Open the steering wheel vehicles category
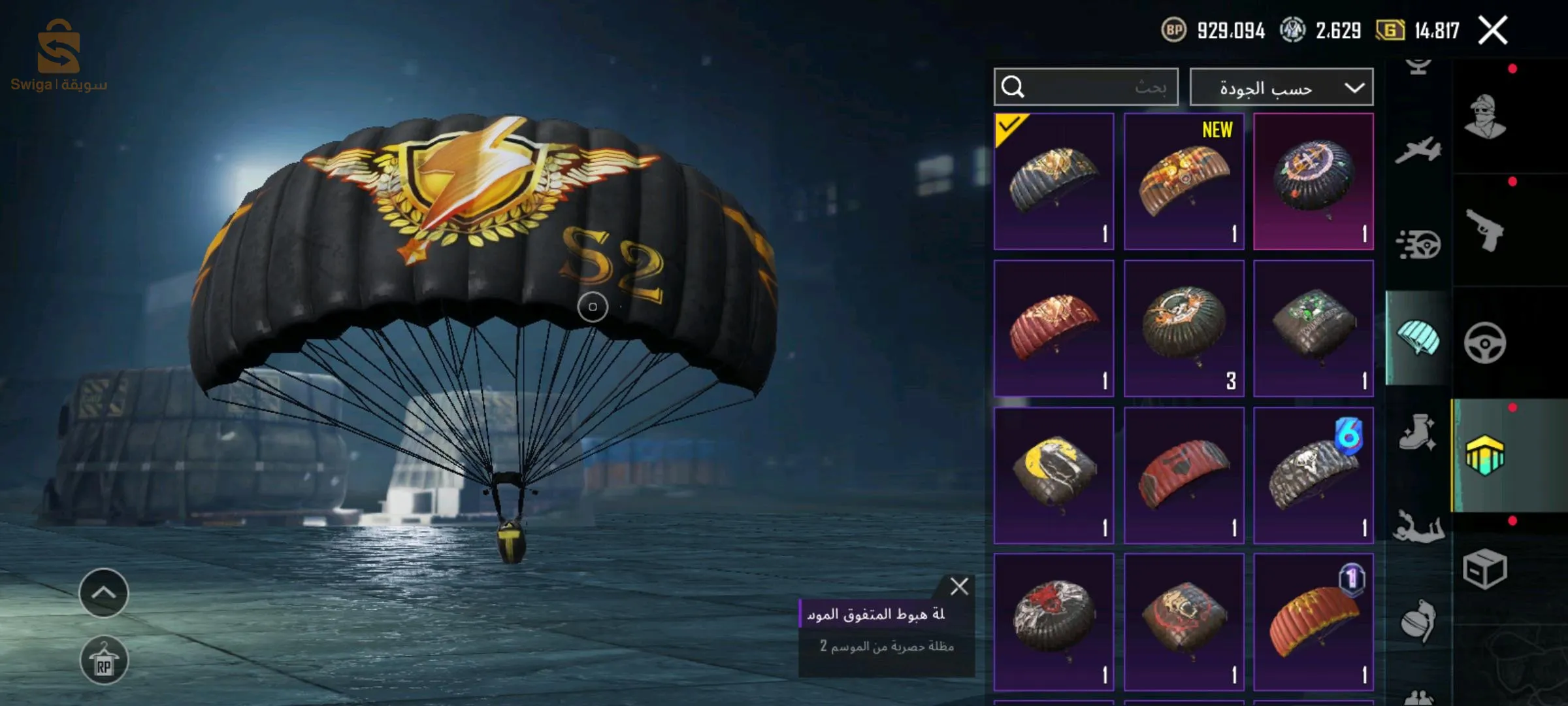This screenshot has width=1568, height=706. pos(1485,343)
